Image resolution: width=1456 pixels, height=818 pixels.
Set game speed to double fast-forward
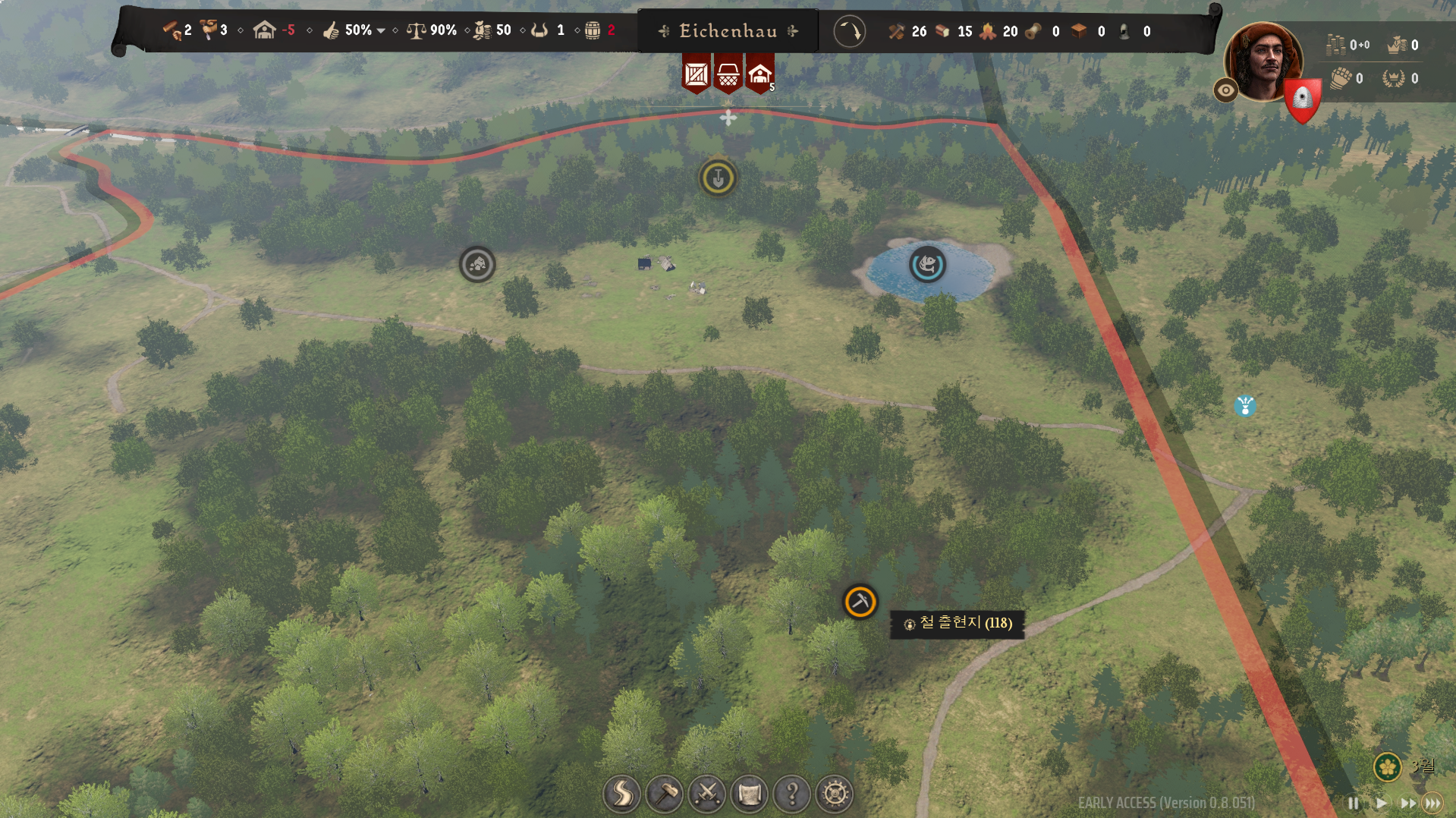pos(1407,803)
